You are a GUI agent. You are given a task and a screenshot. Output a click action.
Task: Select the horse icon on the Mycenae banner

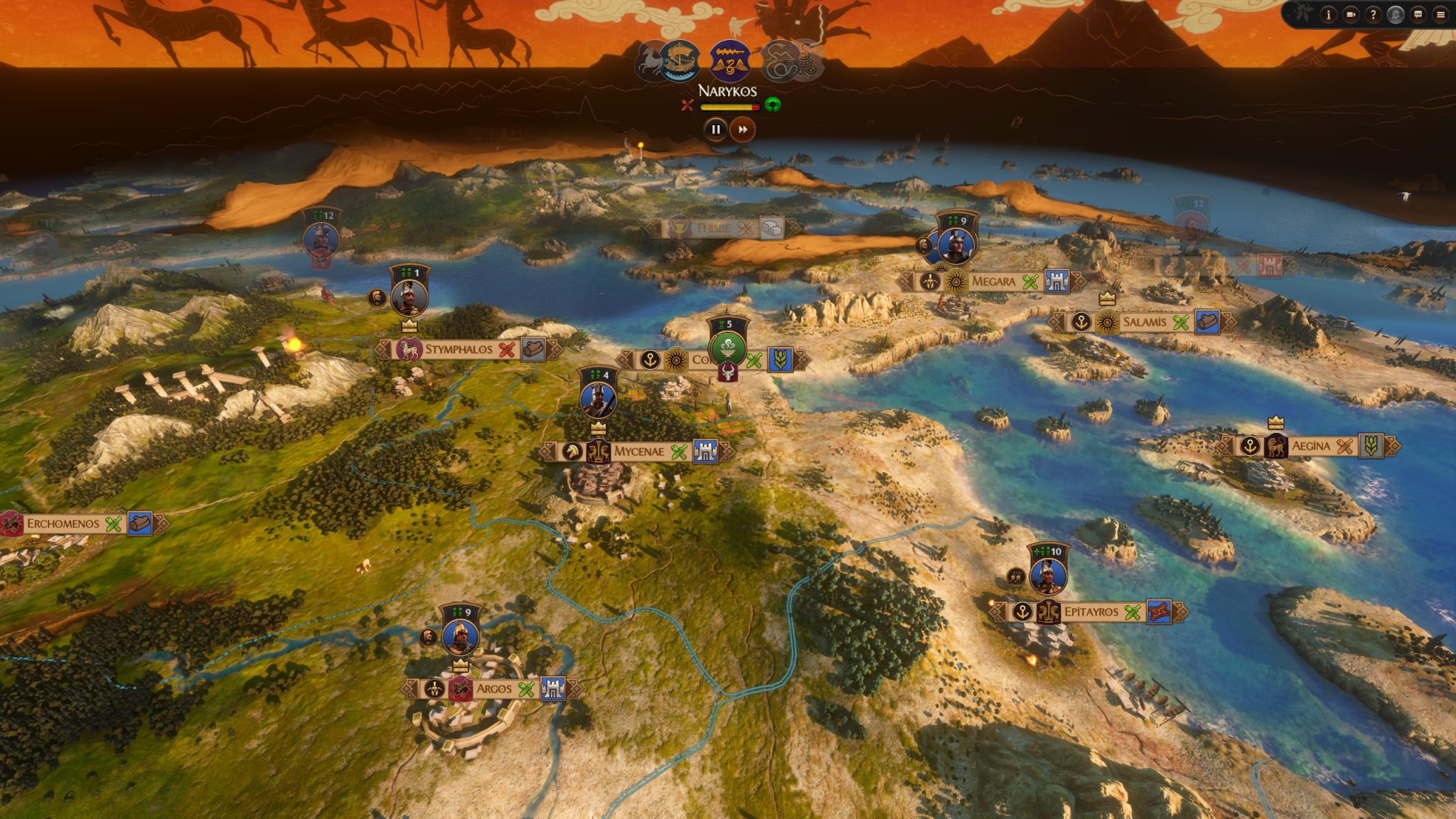click(x=571, y=451)
